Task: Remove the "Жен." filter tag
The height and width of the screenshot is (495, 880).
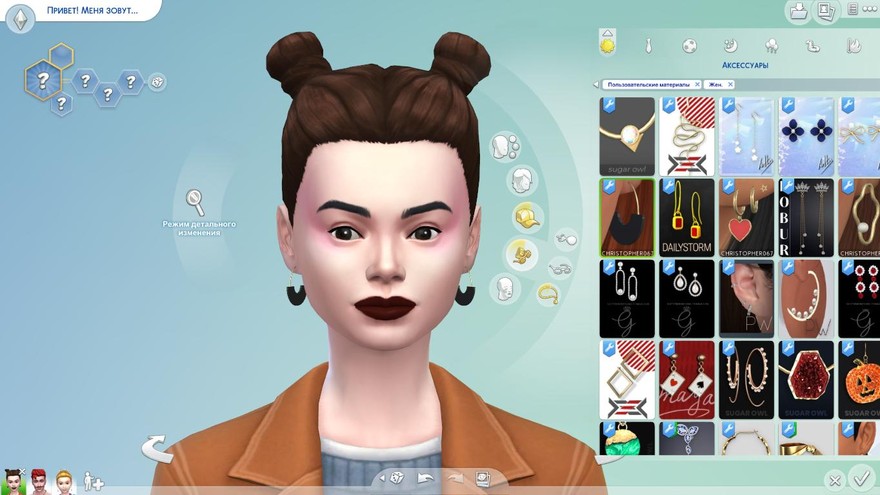Action: [728, 85]
